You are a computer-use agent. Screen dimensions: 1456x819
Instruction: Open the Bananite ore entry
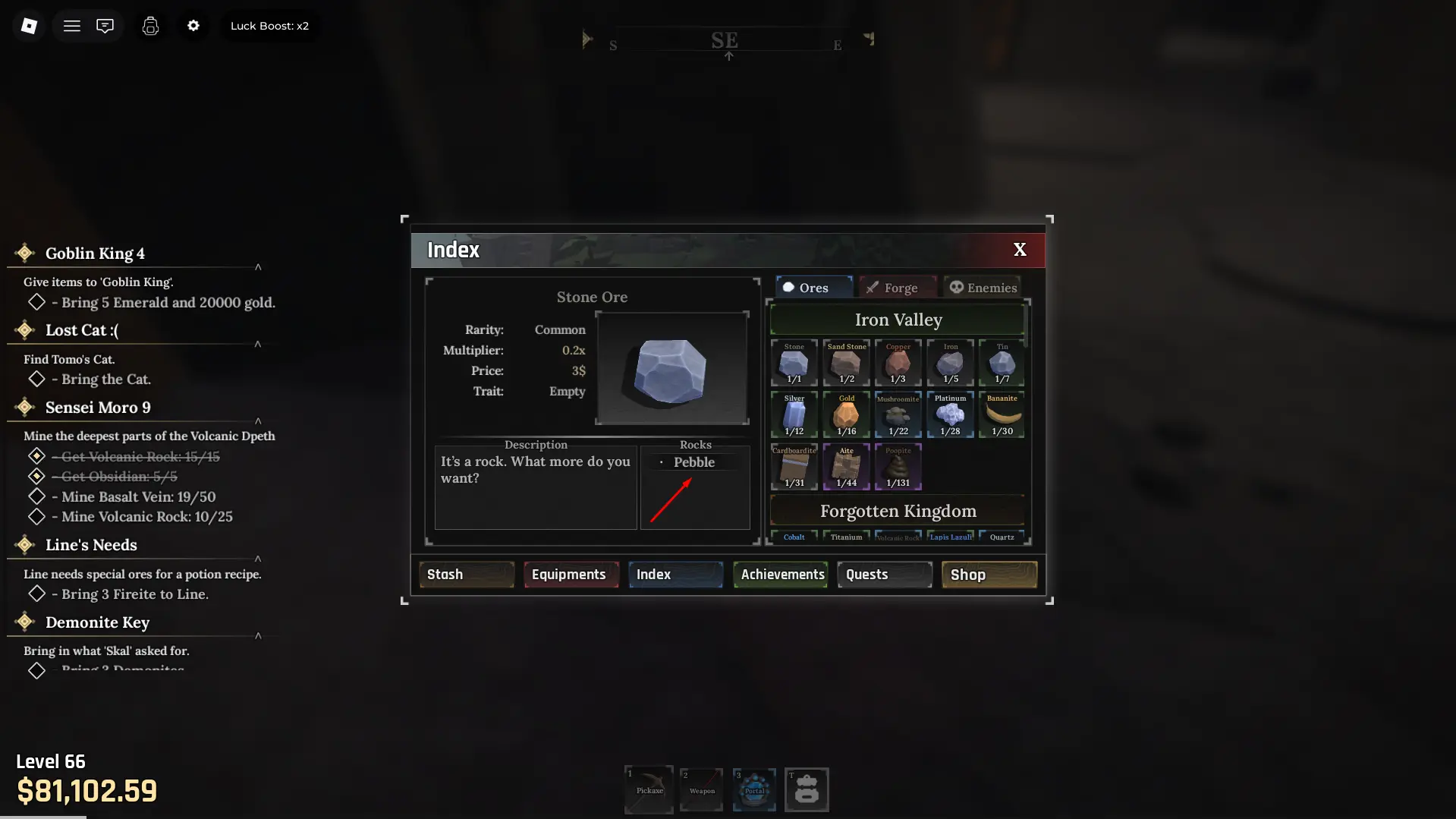coord(1002,414)
